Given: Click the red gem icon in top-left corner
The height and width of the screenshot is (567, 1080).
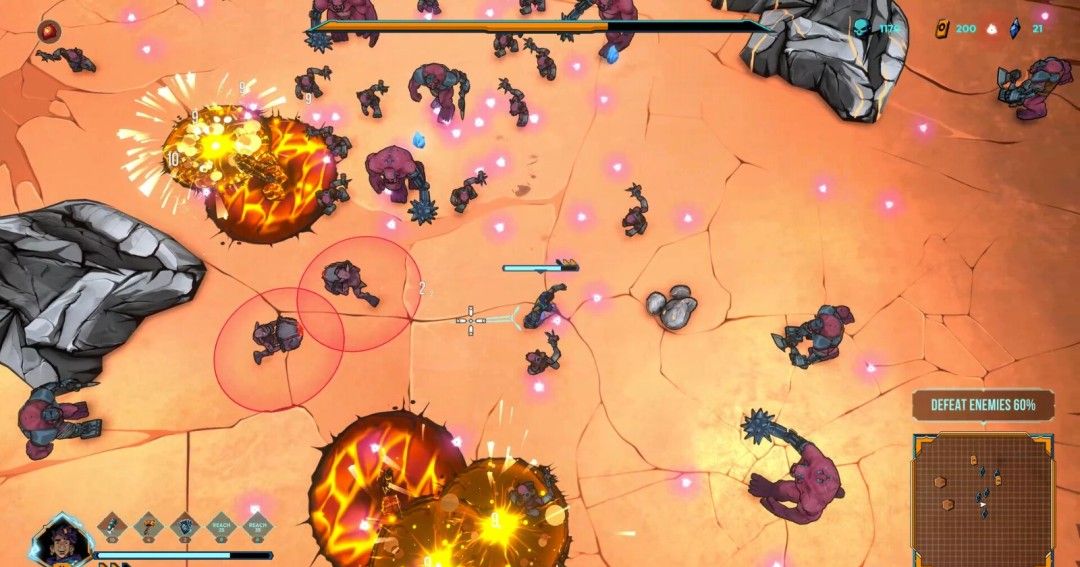Looking at the screenshot, I should pos(48,32).
